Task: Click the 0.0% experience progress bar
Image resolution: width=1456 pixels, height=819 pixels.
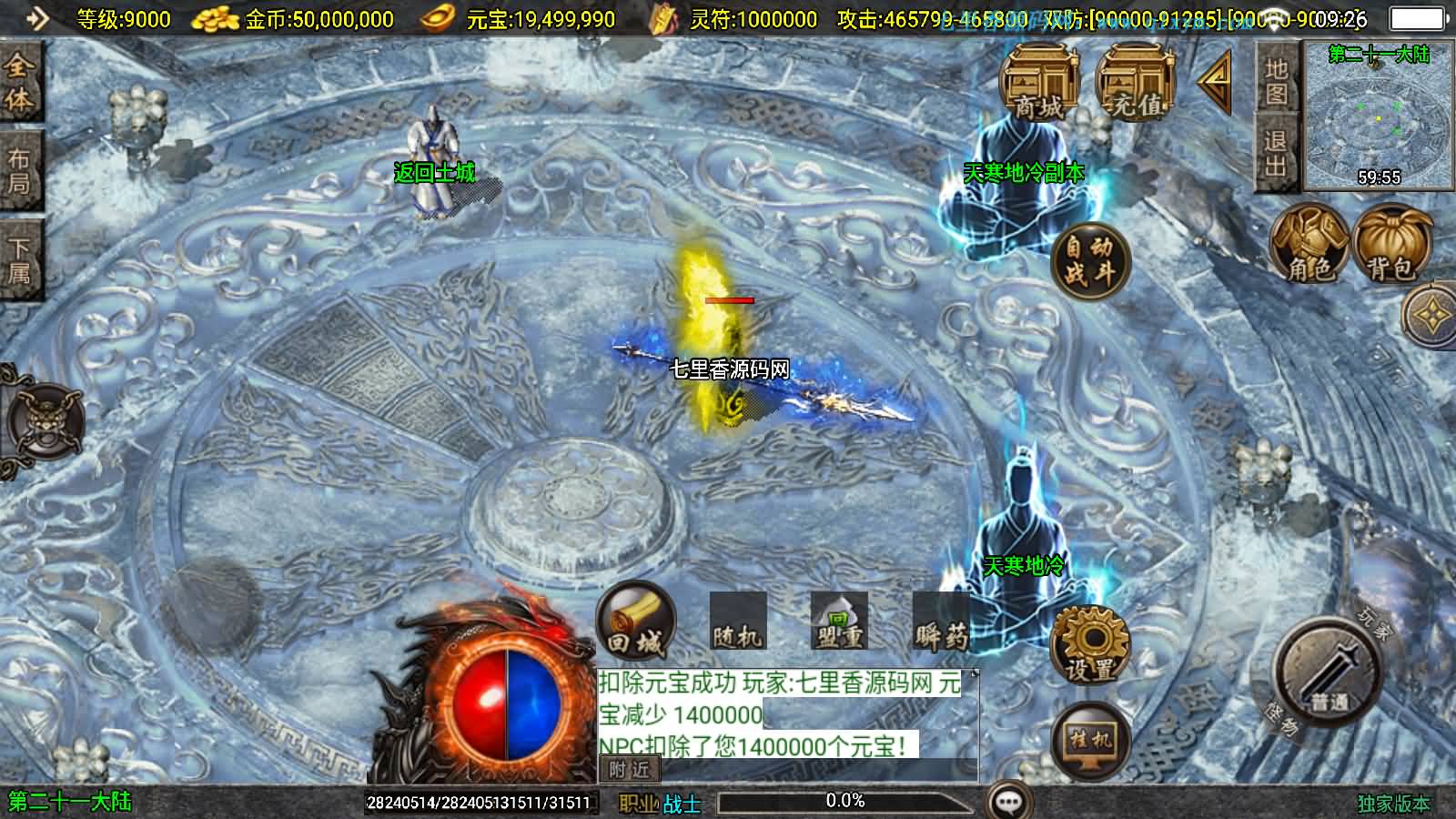Action: 844,801
